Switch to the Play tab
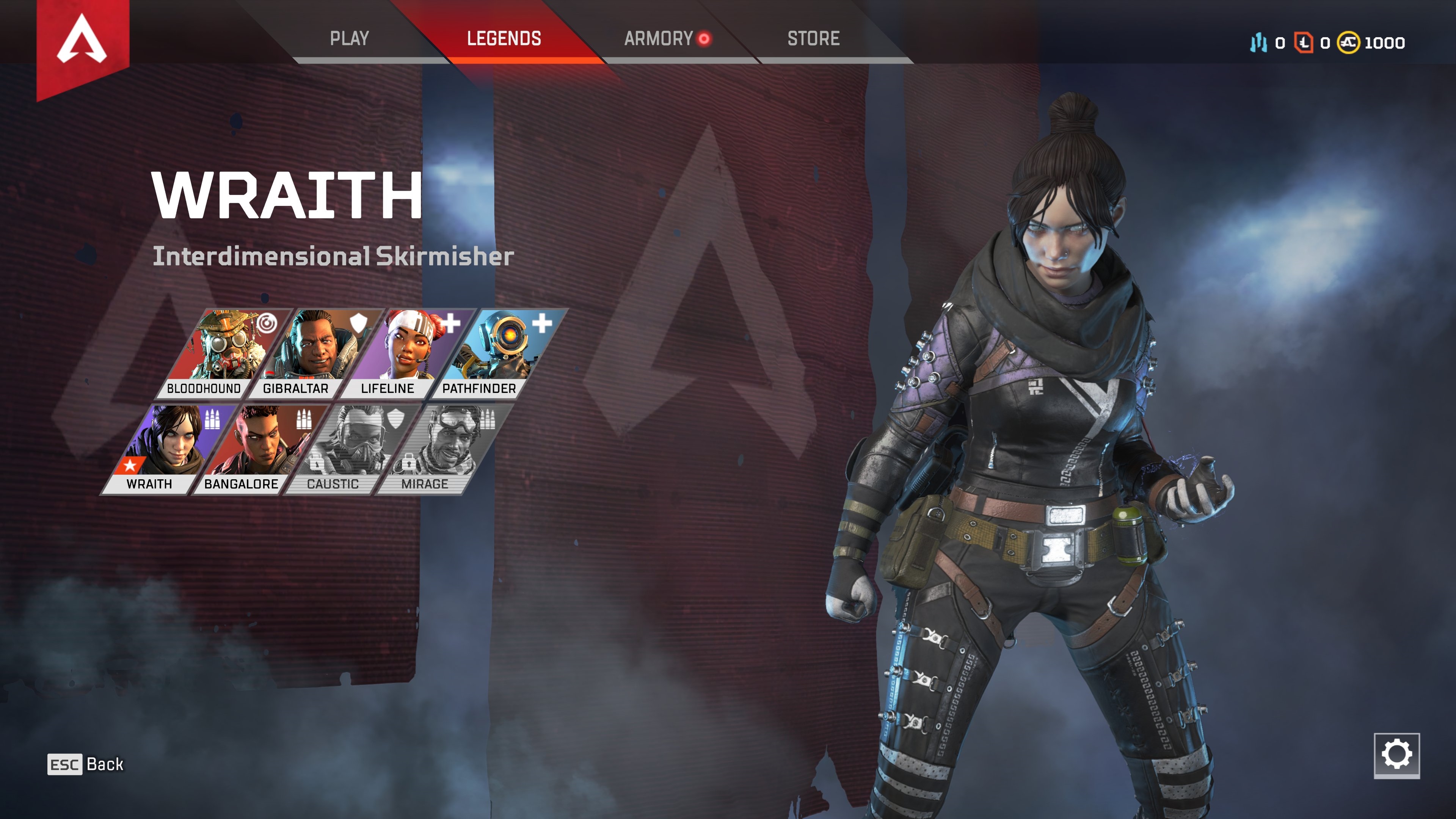The height and width of the screenshot is (819, 1456). tap(349, 38)
